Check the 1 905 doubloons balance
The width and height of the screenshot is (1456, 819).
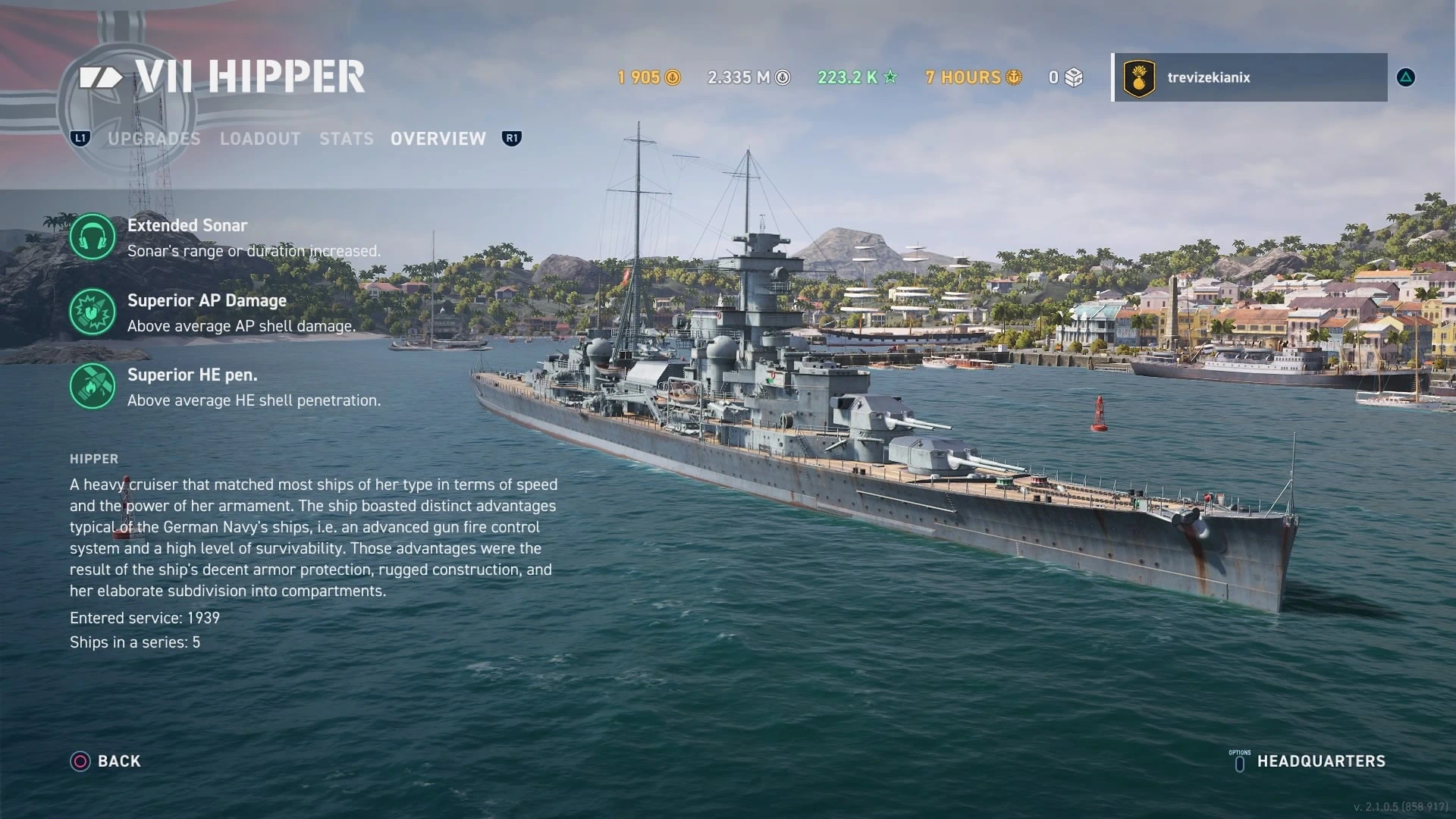649,77
